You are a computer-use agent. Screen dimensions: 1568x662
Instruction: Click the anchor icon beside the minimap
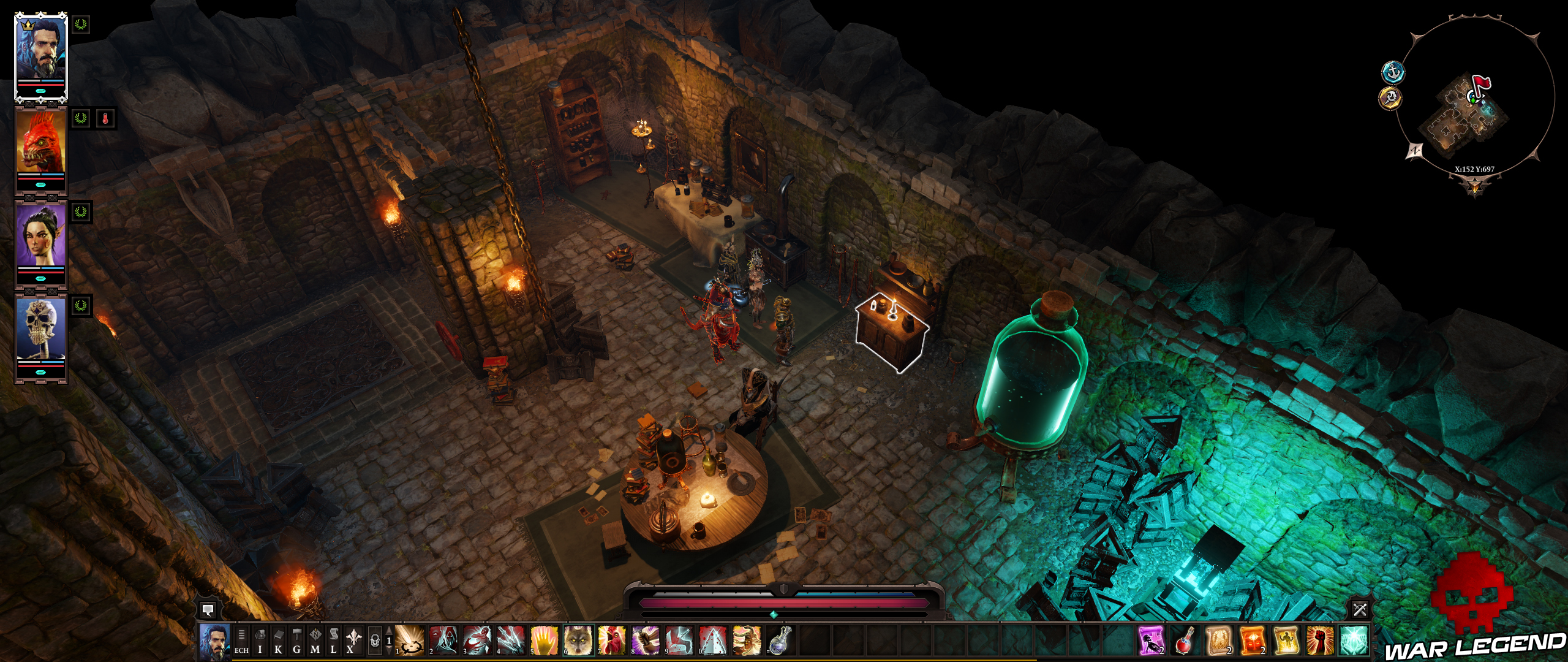(1393, 72)
